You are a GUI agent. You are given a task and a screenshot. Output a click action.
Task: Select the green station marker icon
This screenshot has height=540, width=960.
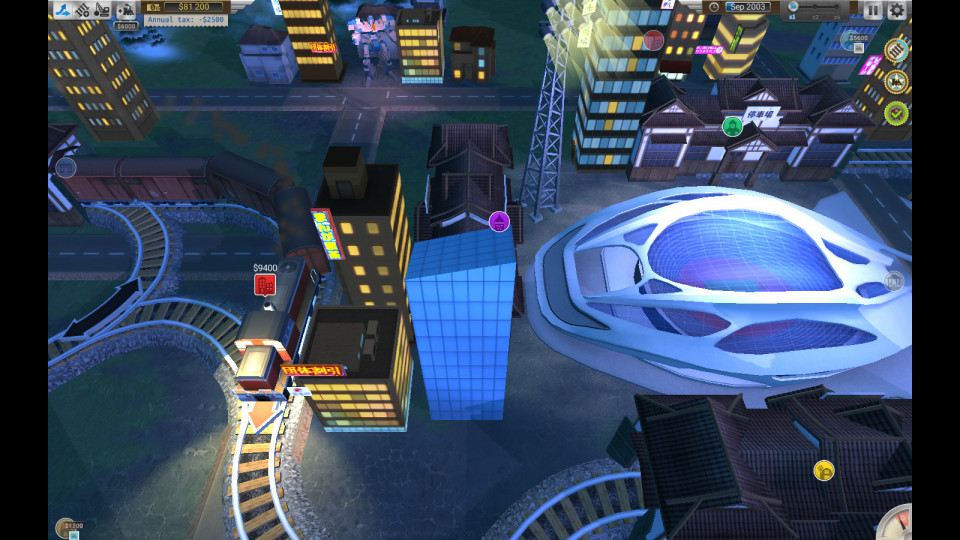[732, 126]
